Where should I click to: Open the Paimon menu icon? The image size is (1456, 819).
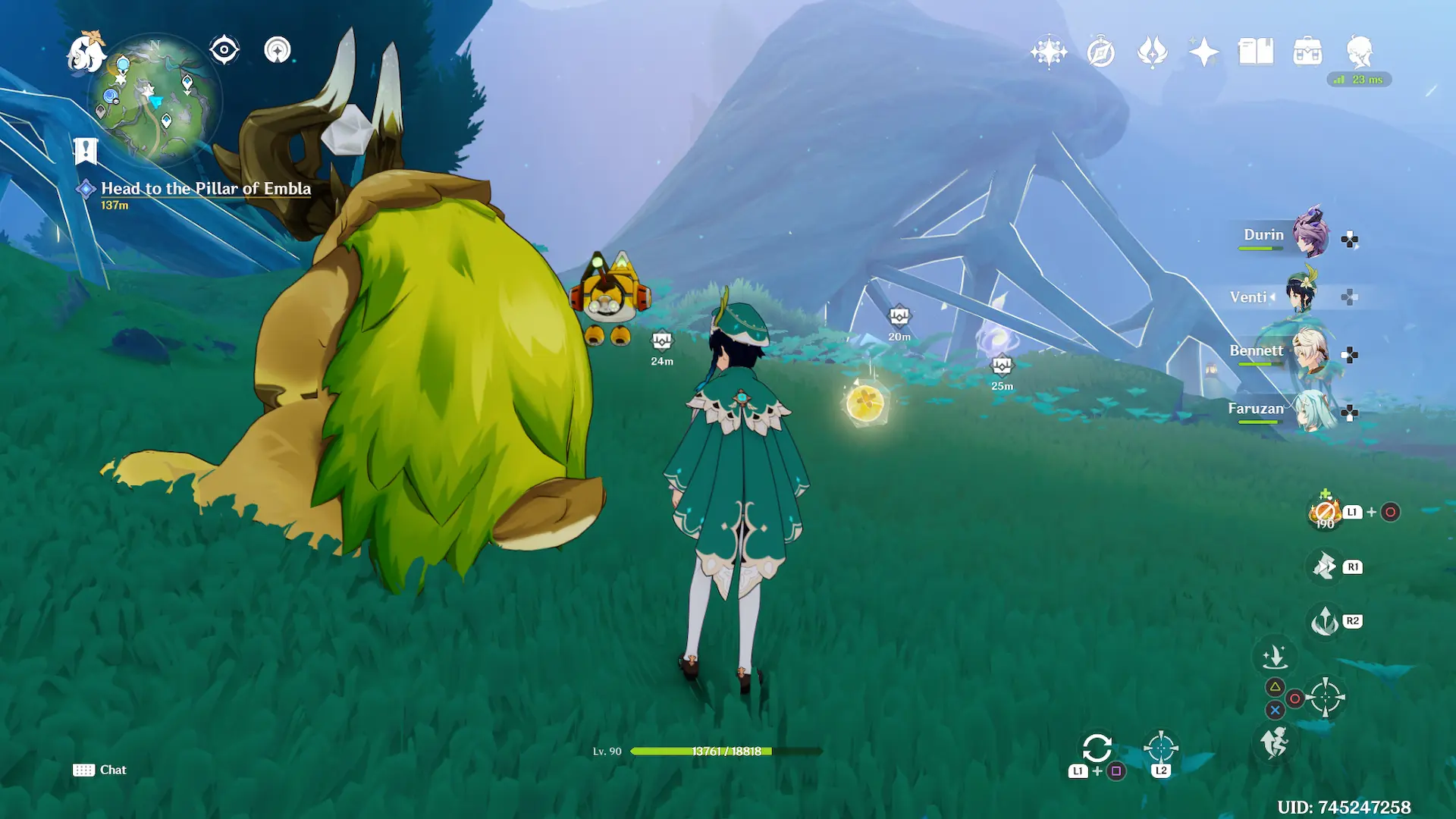point(85,52)
